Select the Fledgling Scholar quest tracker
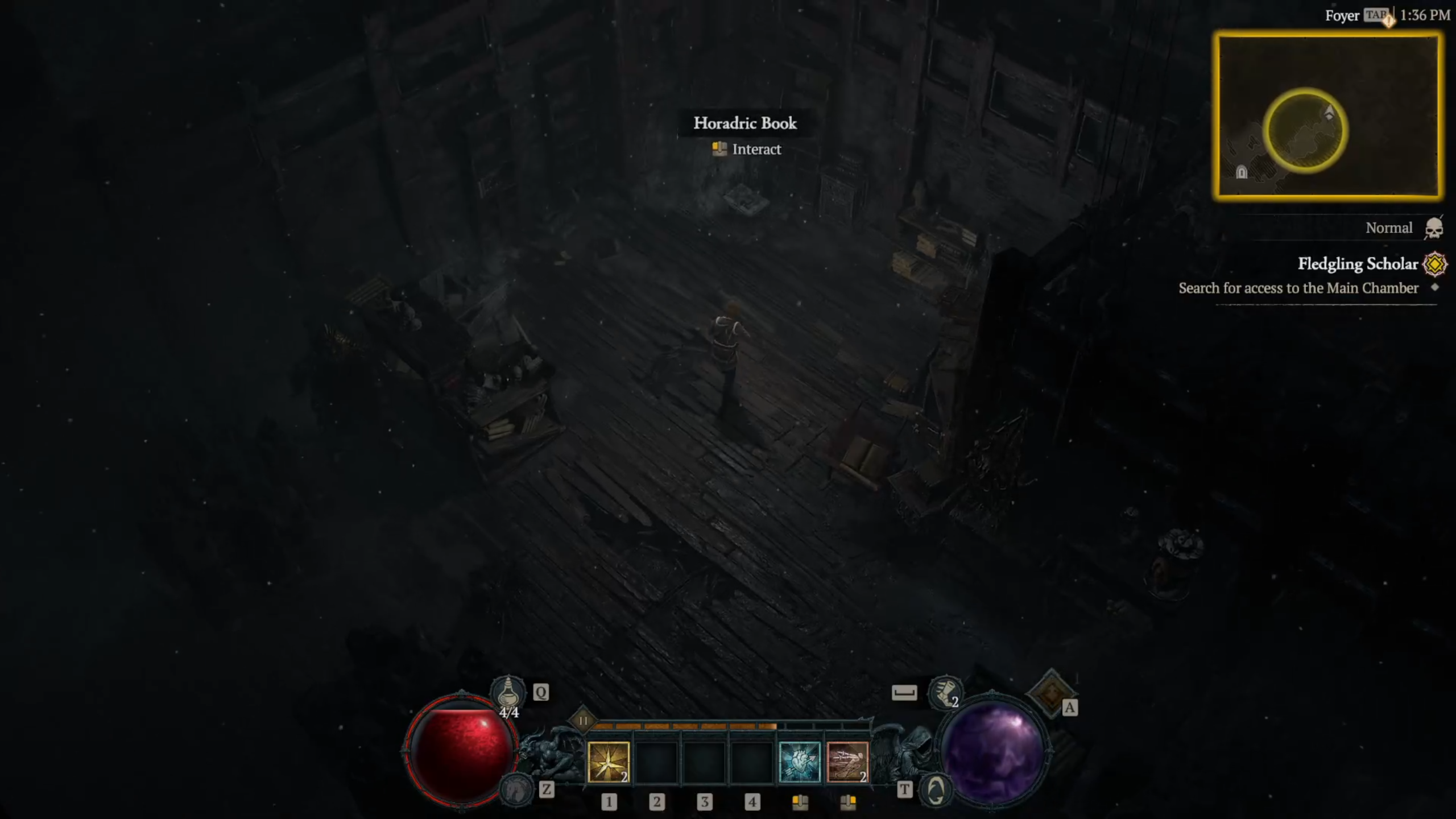 (1358, 264)
